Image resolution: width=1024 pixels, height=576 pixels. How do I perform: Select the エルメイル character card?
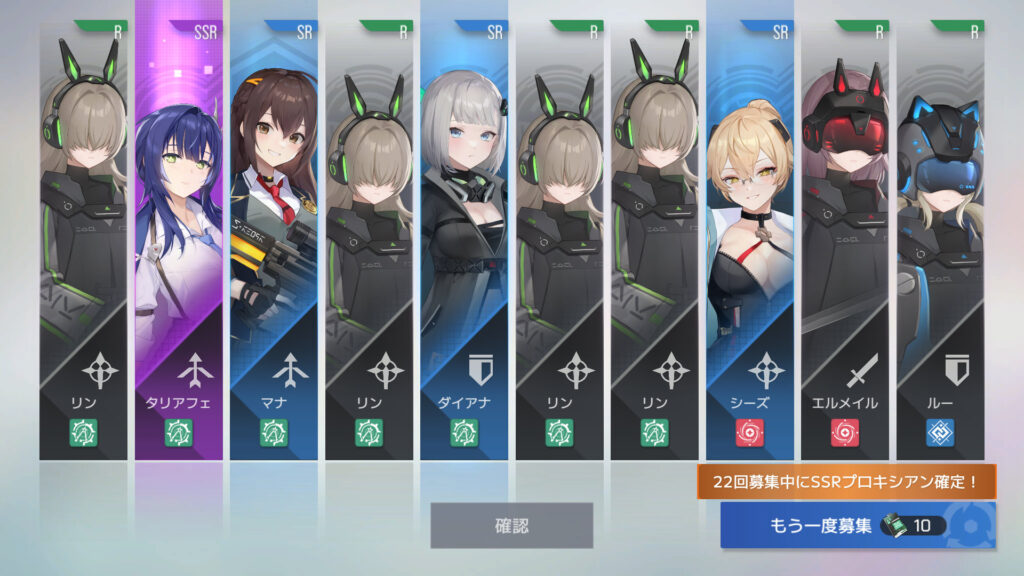(x=845, y=240)
